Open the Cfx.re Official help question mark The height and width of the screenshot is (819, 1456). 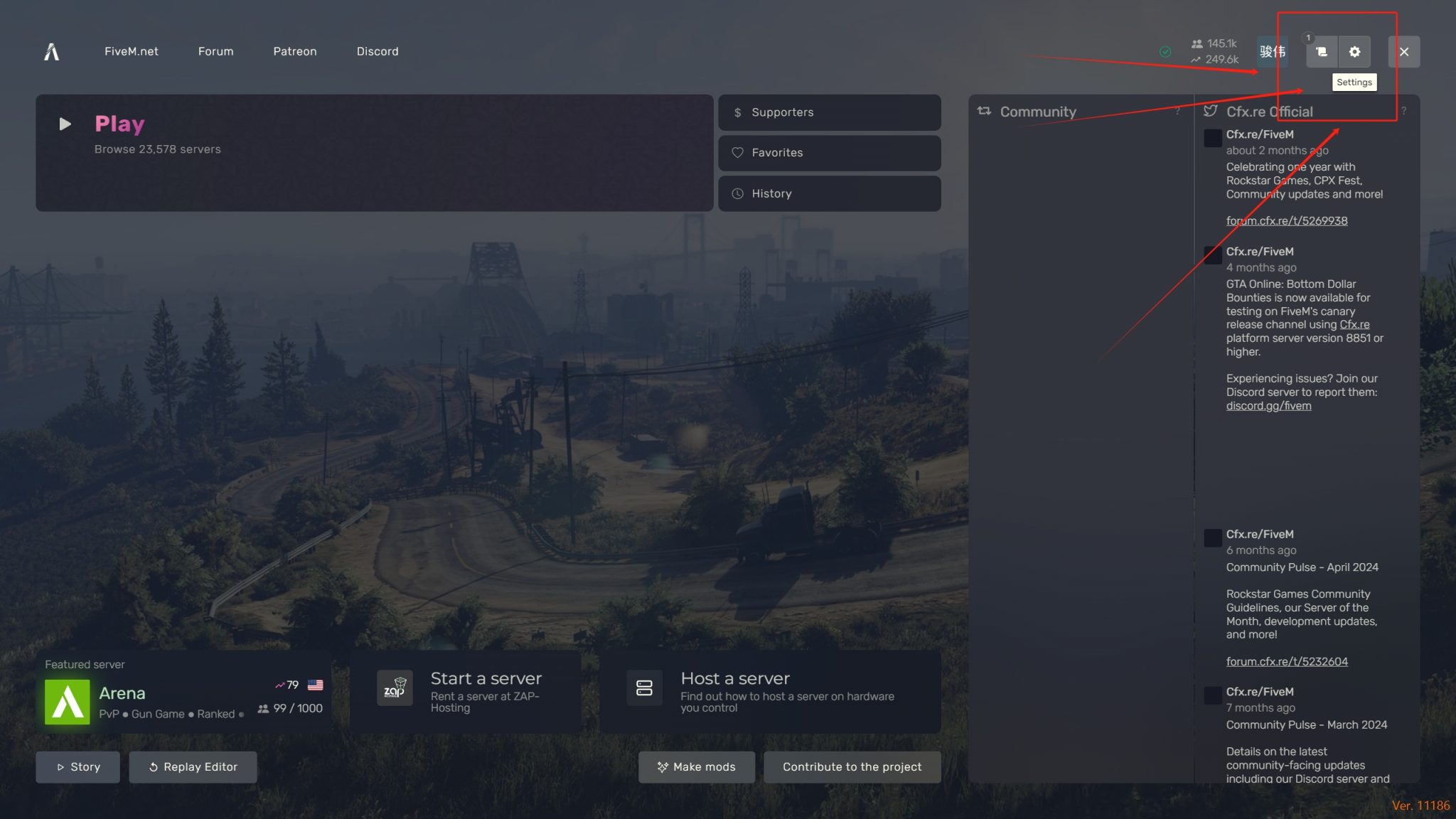1406,112
